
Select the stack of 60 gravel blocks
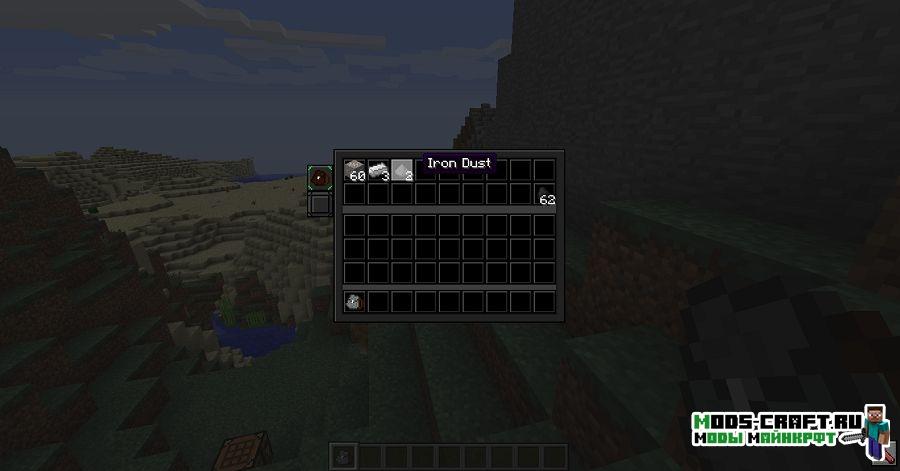[355, 170]
